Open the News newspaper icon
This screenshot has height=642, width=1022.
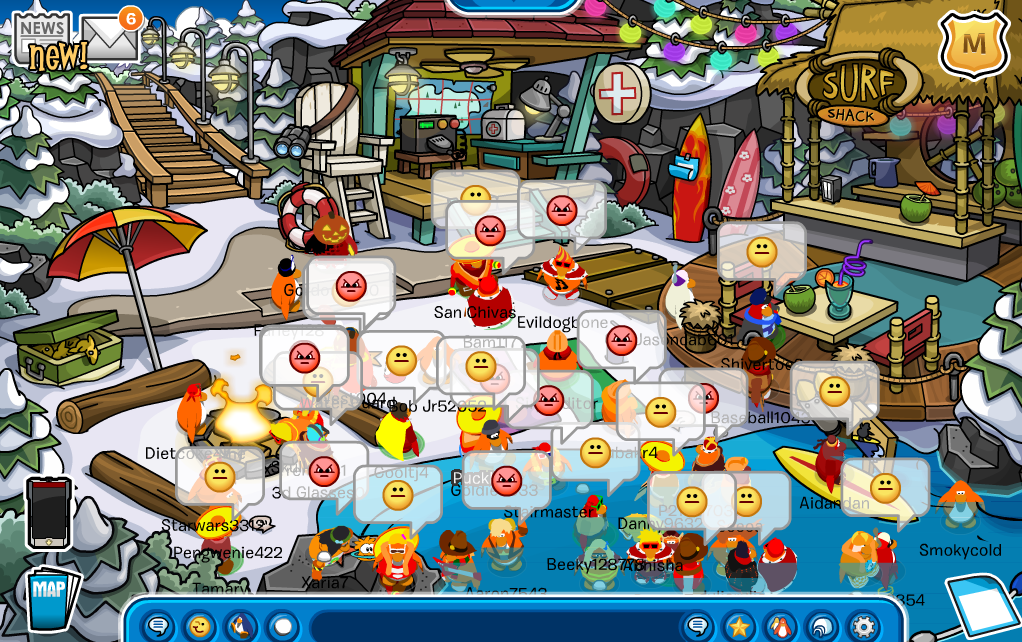click(43, 43)
